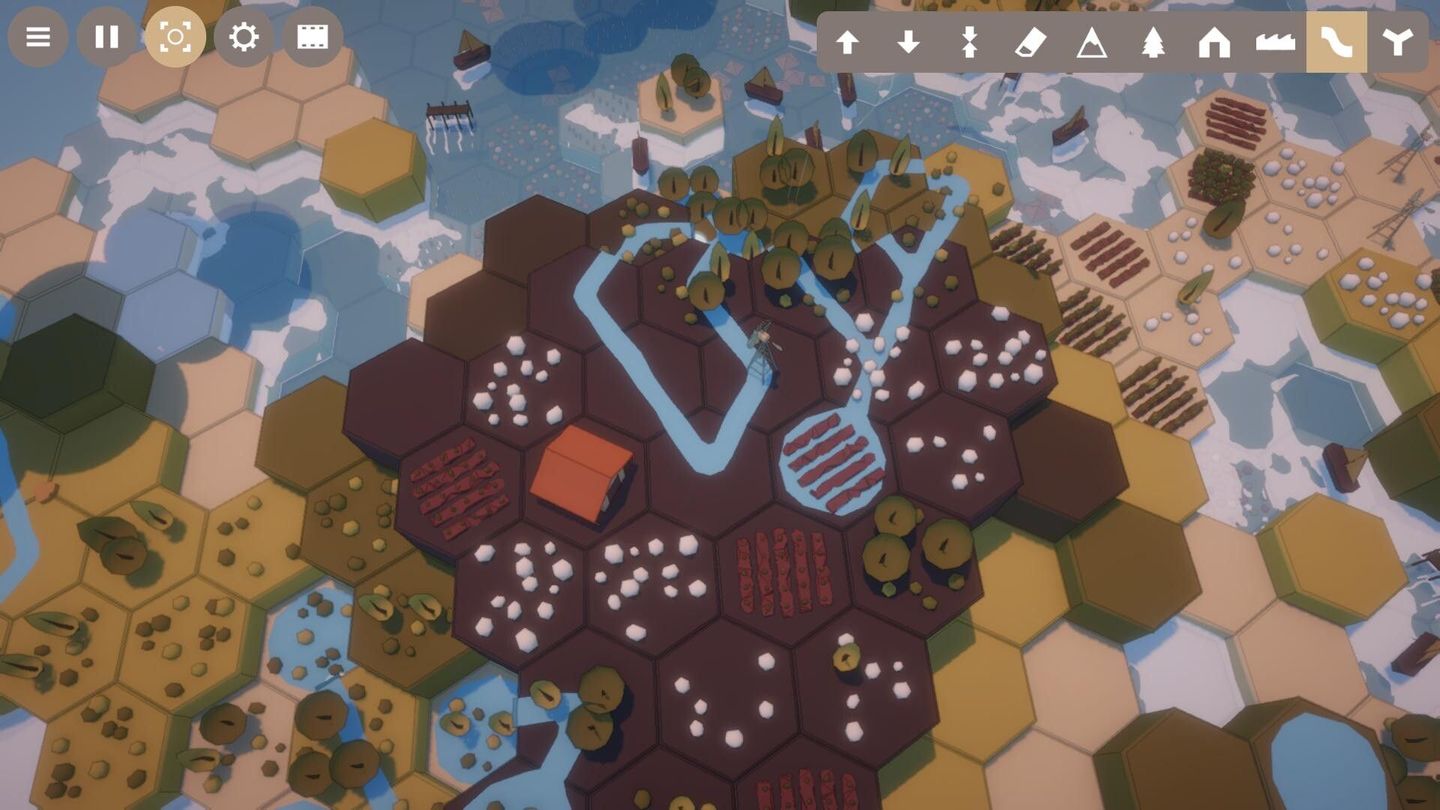Open the hamburger main menu
1440x810 pixels.
[x=38, y=37]
